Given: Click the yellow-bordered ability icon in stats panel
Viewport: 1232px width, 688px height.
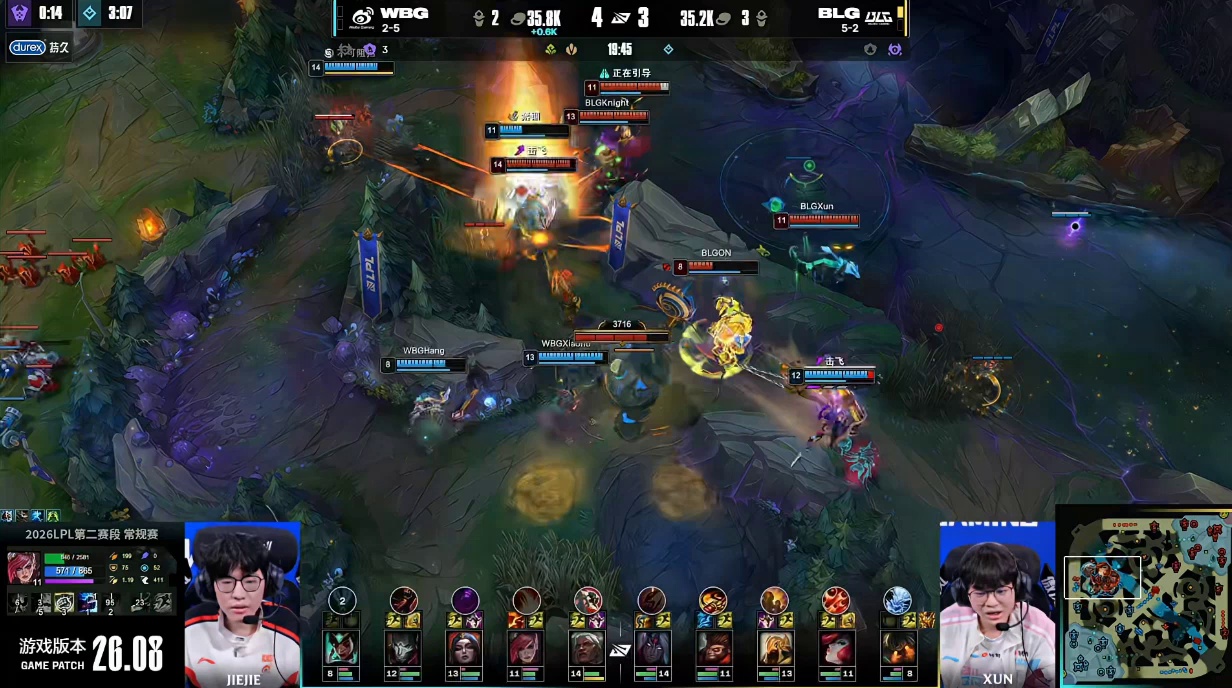Looking at the screenshot, I should (x=64, y=602).
